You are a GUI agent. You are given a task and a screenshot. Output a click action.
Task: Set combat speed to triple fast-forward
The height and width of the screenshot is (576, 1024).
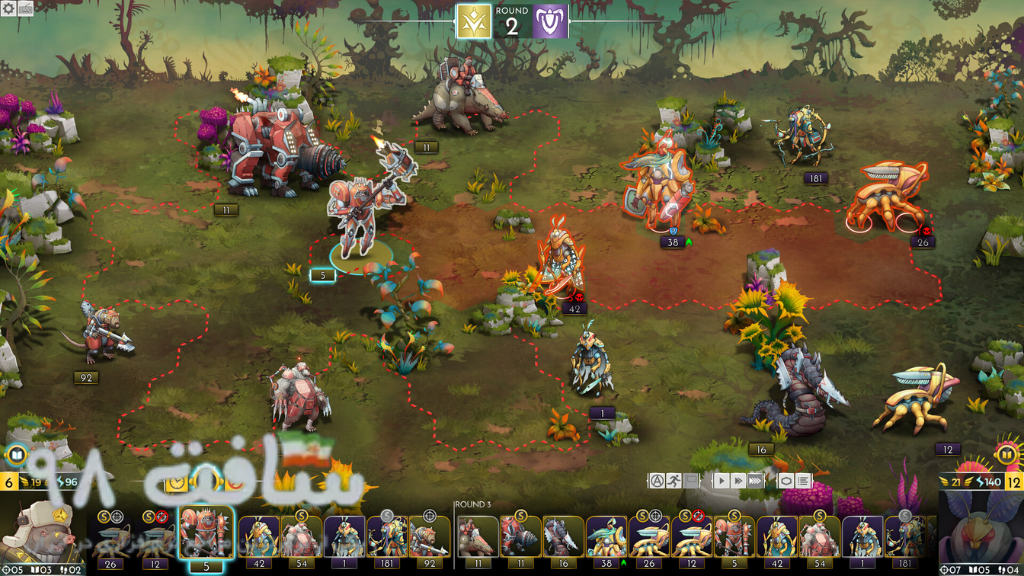pos(756,481)
